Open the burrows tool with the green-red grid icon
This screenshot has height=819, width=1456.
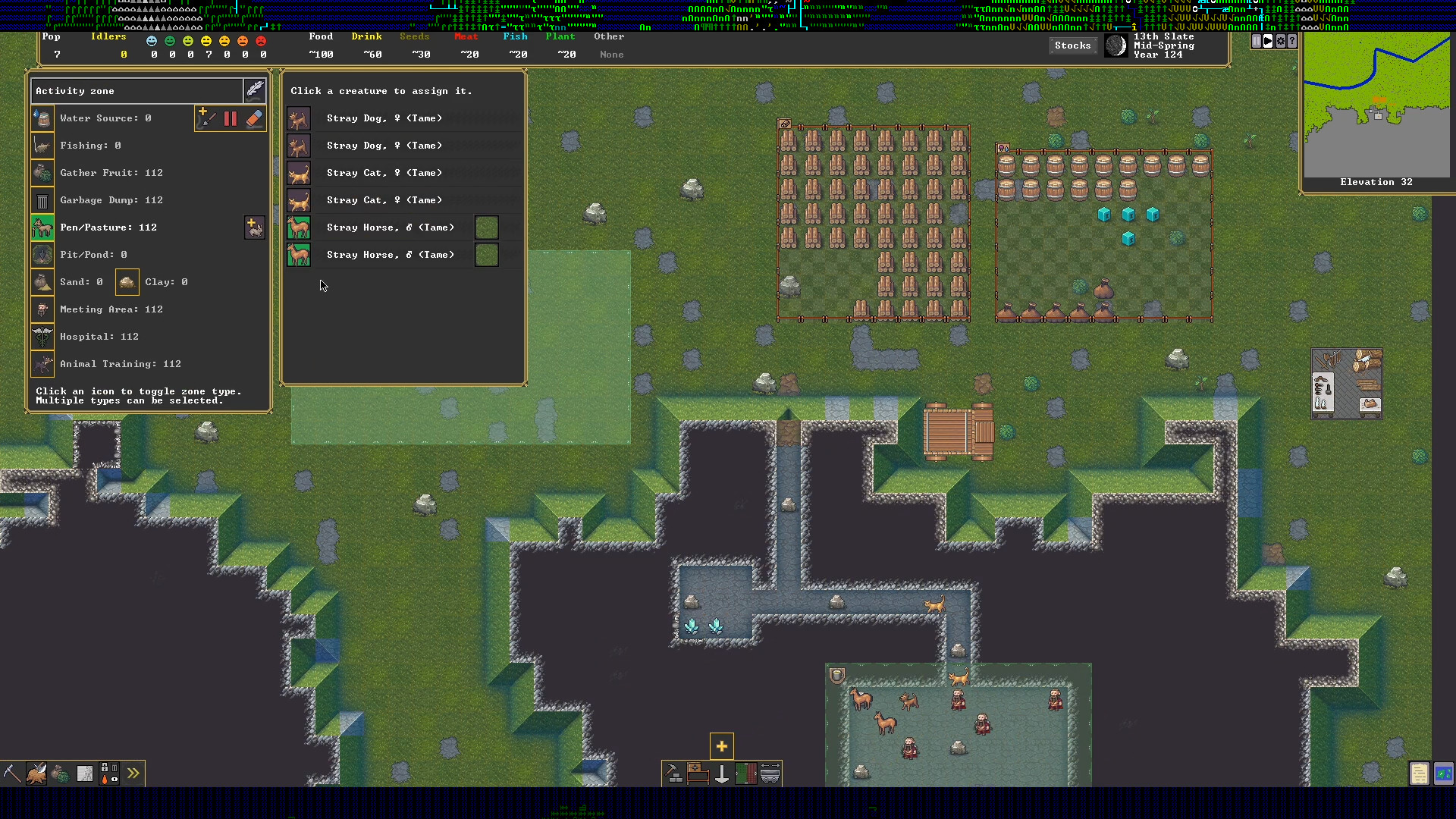[746, 775]
